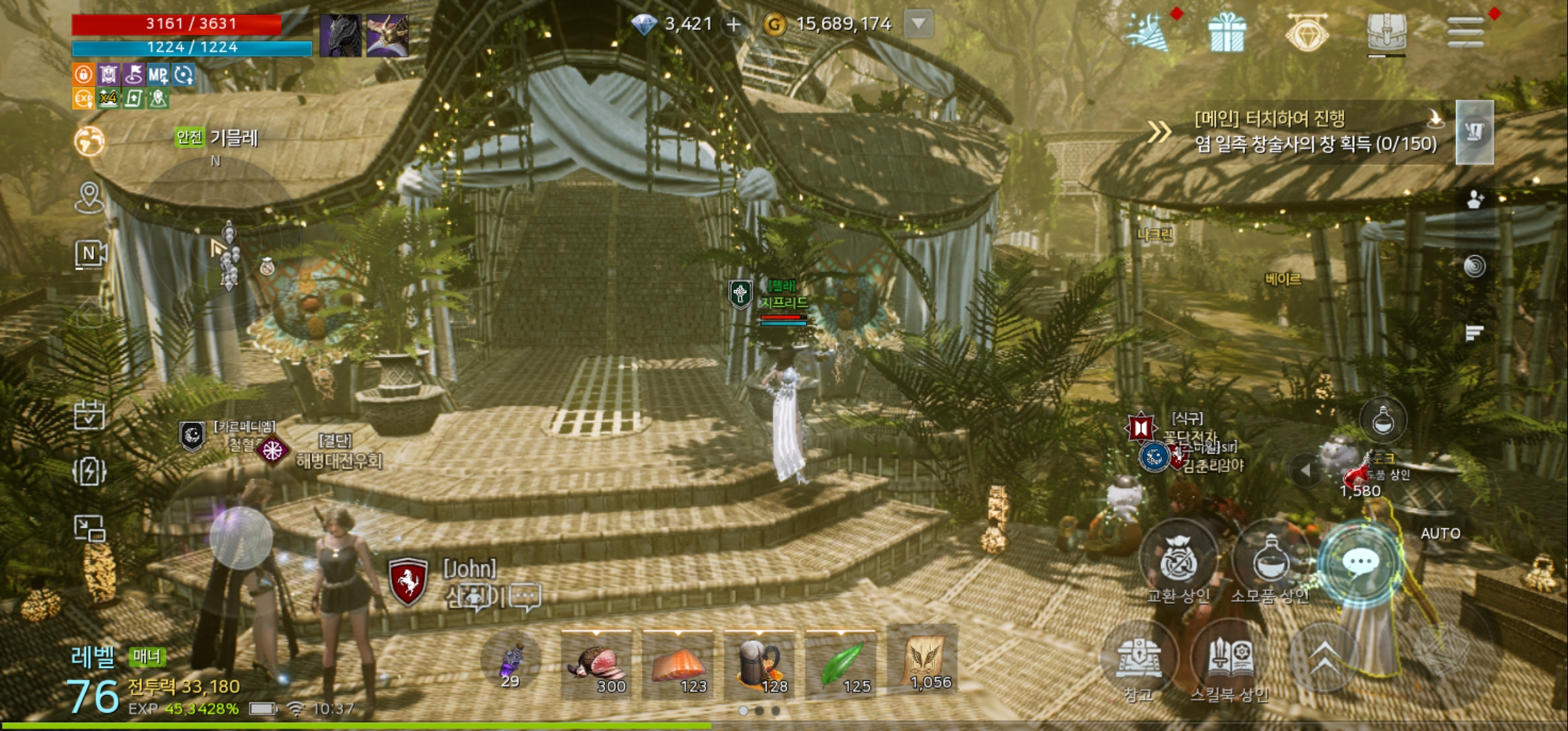The width and height of the screenshot is (1568, 731).
Task: Open the hamburger main menu
Action: [x=1465, y=31]
